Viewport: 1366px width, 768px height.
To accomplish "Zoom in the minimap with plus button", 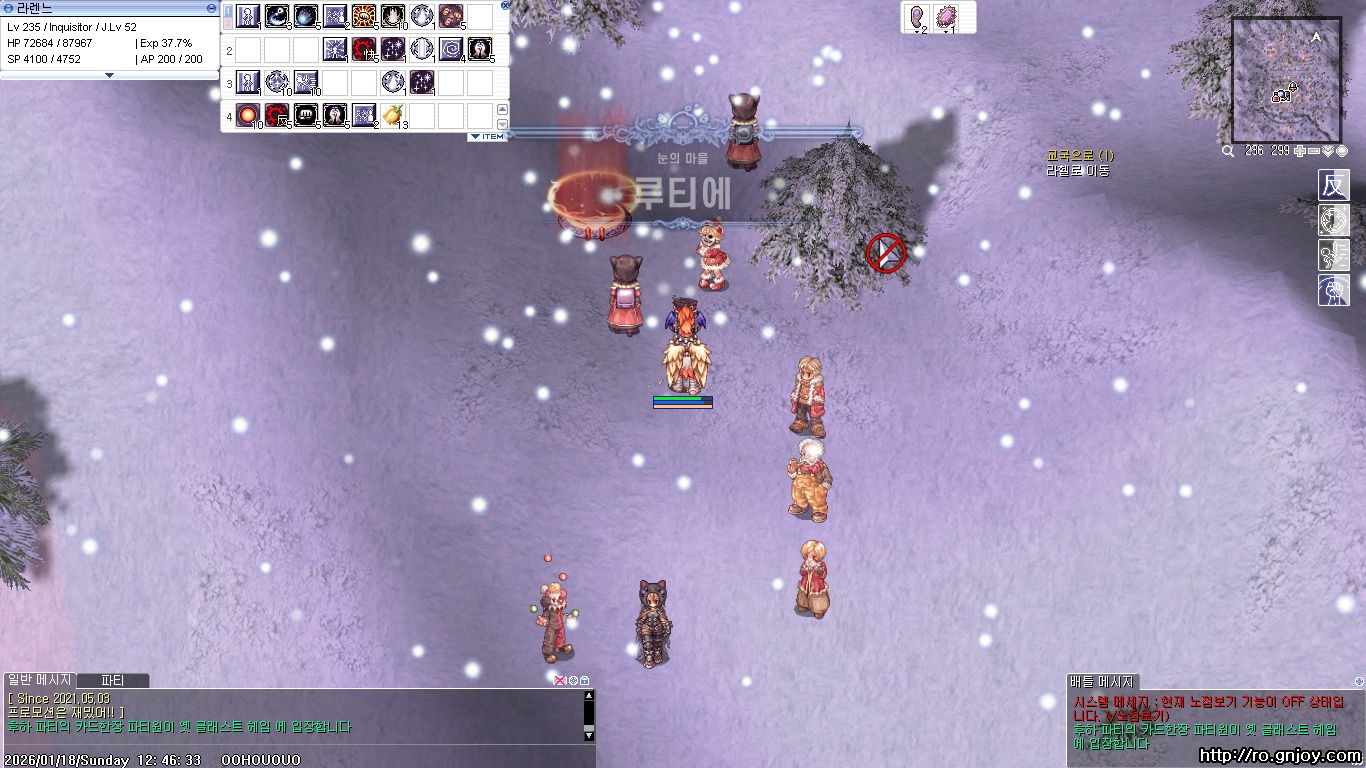I will (x=1299, y=151).
